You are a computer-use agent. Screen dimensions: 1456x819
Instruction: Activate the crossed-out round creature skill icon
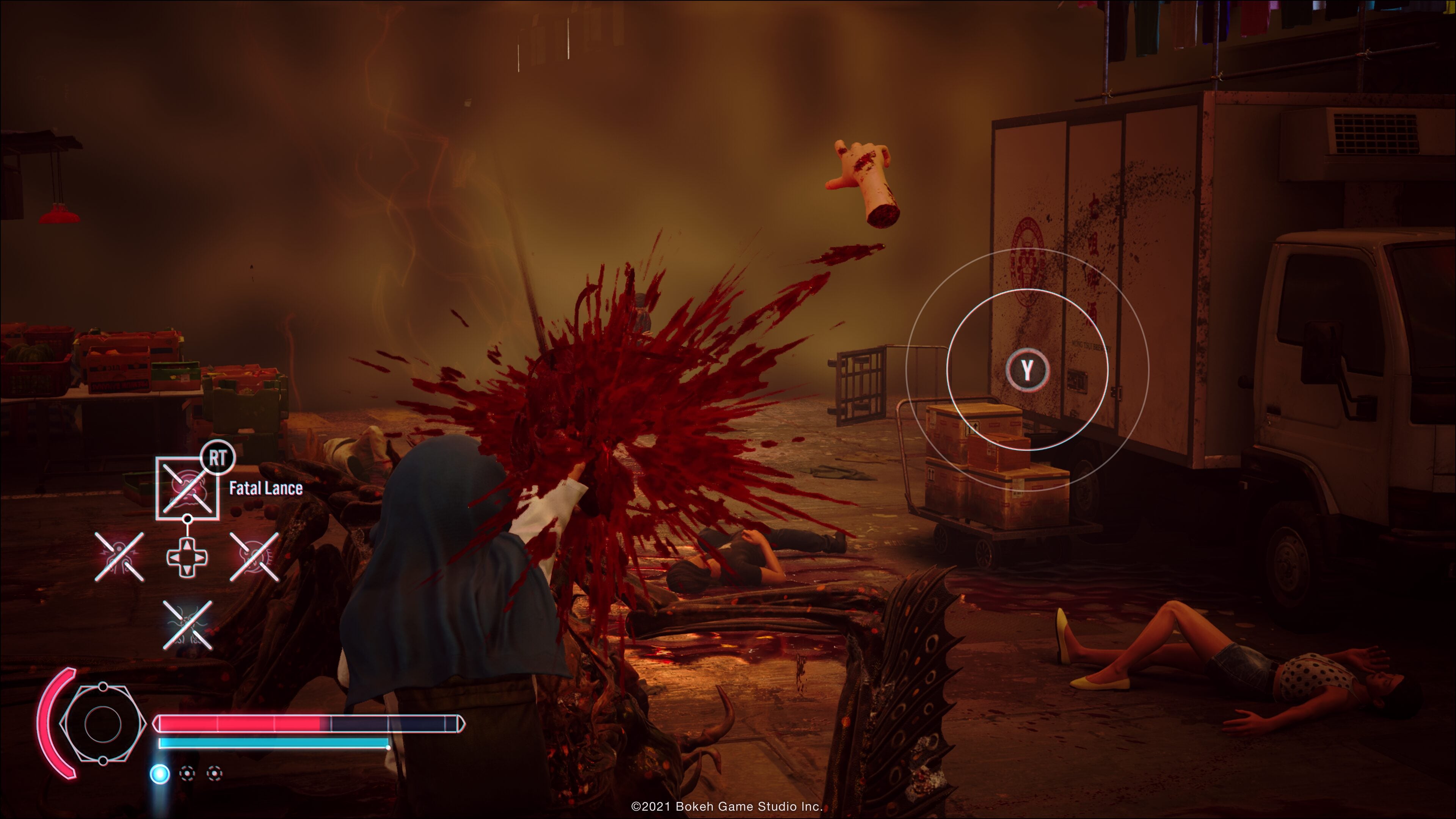click(254, 556)
